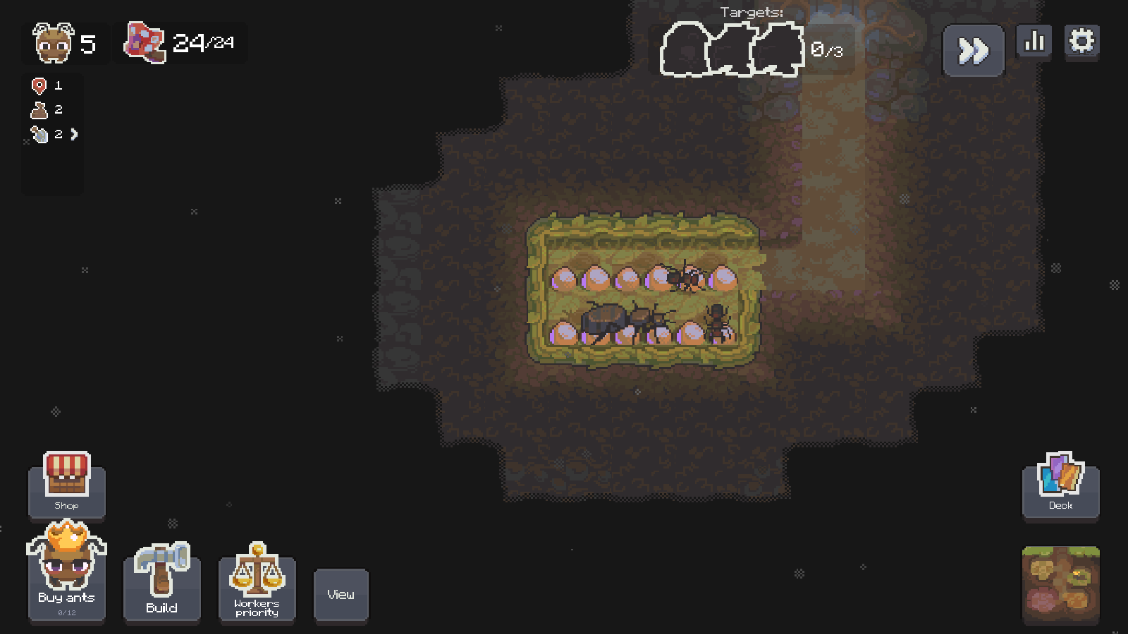Open the Shop
The height and width of the screenshot is (634, 1128).
[x=67, y=483]
